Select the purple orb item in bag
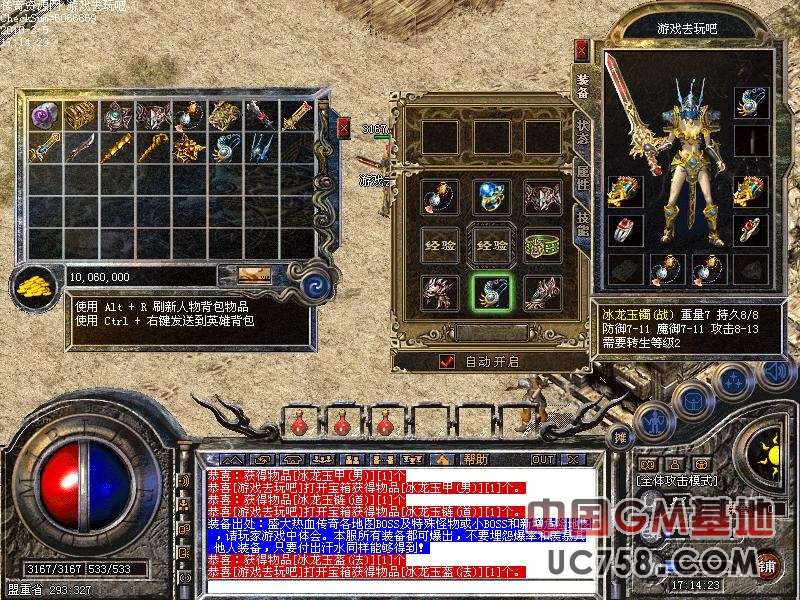 point(43,115)
